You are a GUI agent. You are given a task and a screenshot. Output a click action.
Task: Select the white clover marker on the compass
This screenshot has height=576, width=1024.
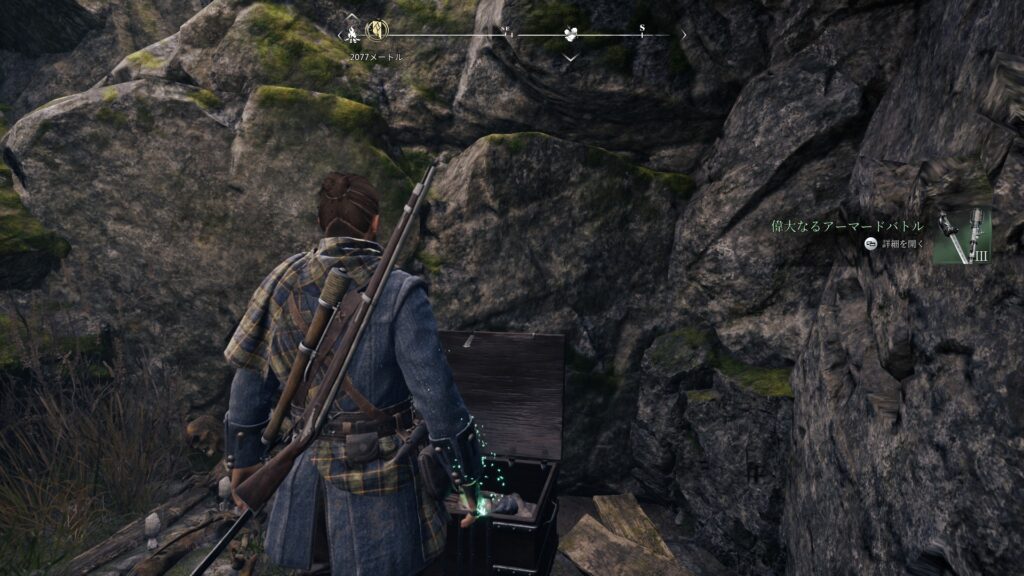point(570,34)
